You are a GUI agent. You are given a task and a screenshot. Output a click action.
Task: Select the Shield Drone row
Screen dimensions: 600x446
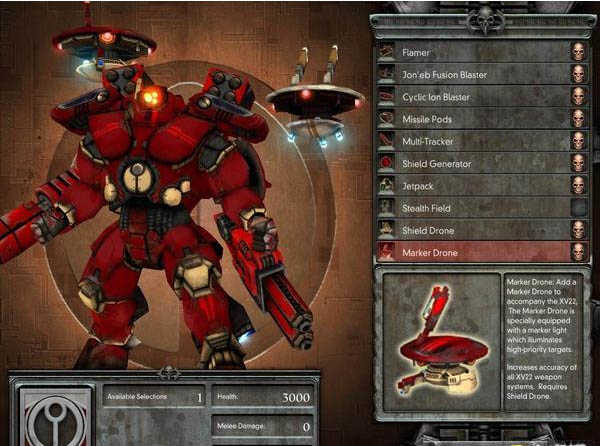click(x=470, y=230)
